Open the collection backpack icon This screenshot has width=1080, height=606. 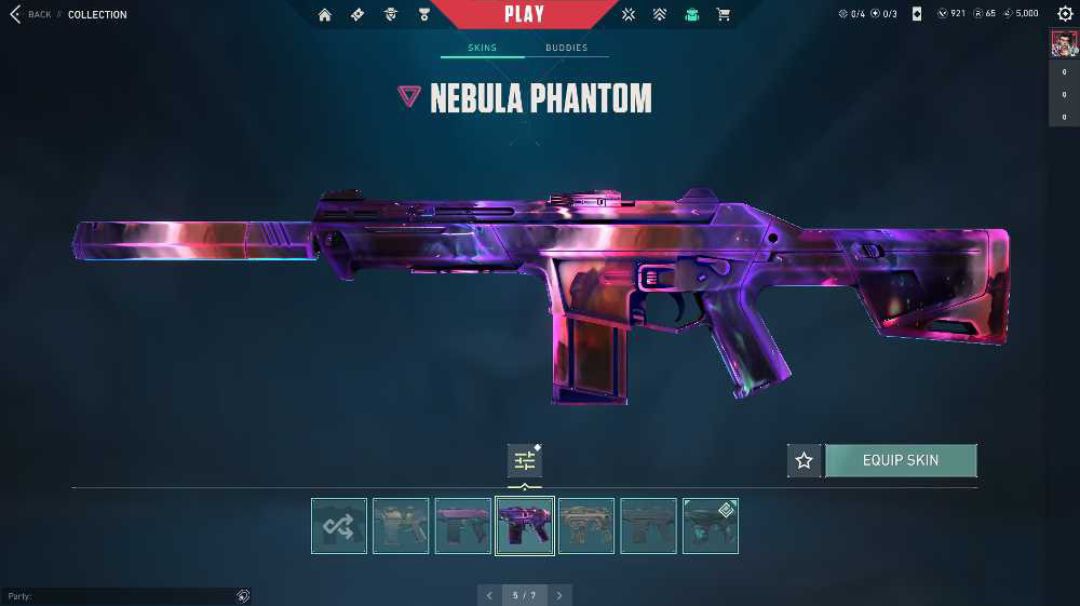pos(691,15)
